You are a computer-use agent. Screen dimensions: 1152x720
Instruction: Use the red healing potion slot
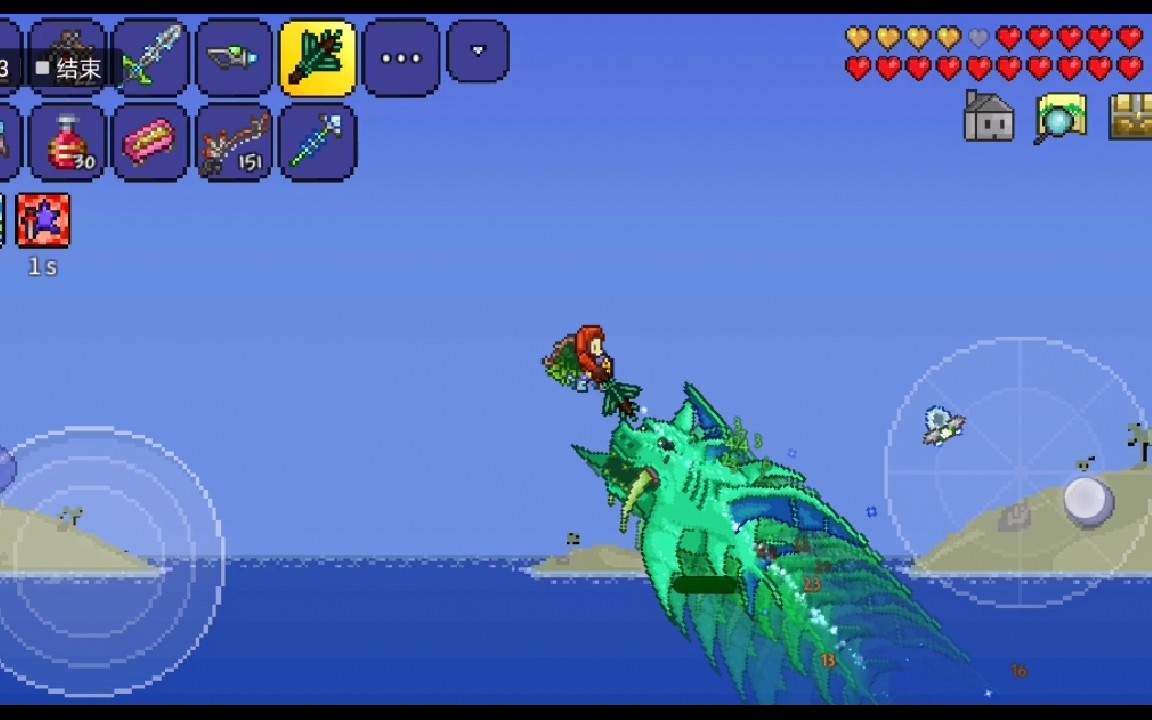click(68, 142)
